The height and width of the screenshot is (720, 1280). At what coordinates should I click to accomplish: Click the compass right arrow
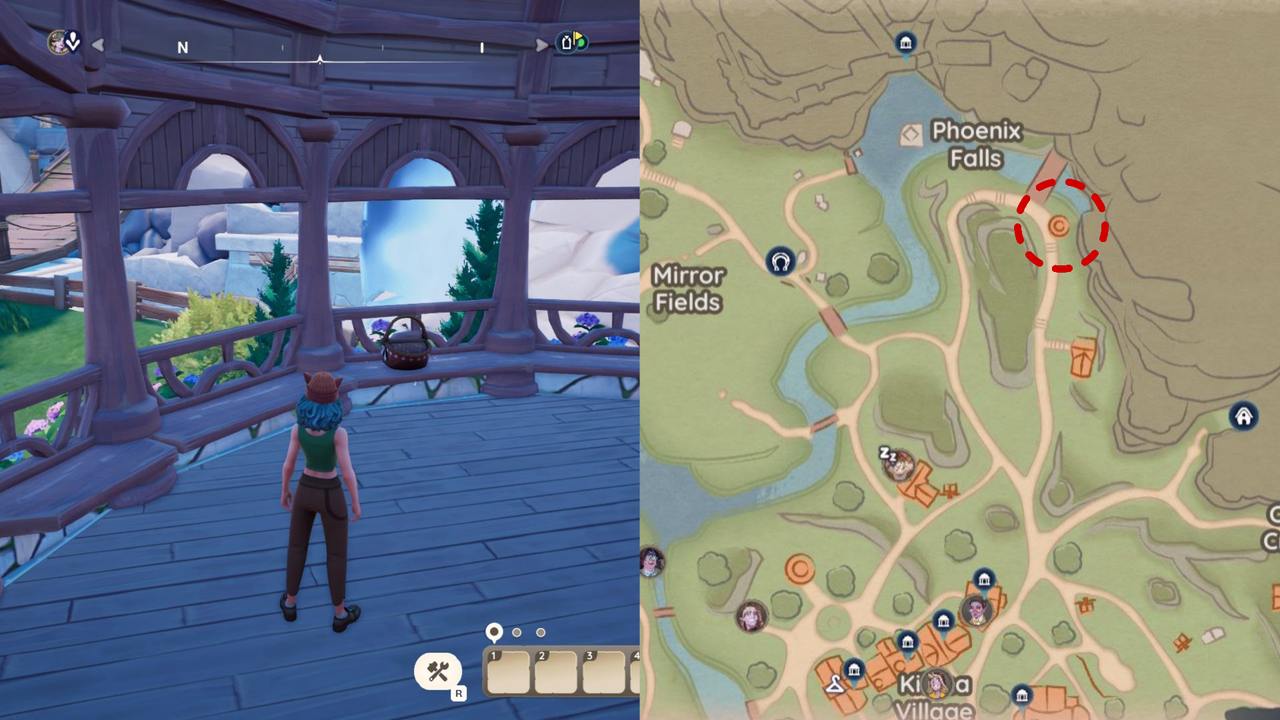[x=541, y=45]
